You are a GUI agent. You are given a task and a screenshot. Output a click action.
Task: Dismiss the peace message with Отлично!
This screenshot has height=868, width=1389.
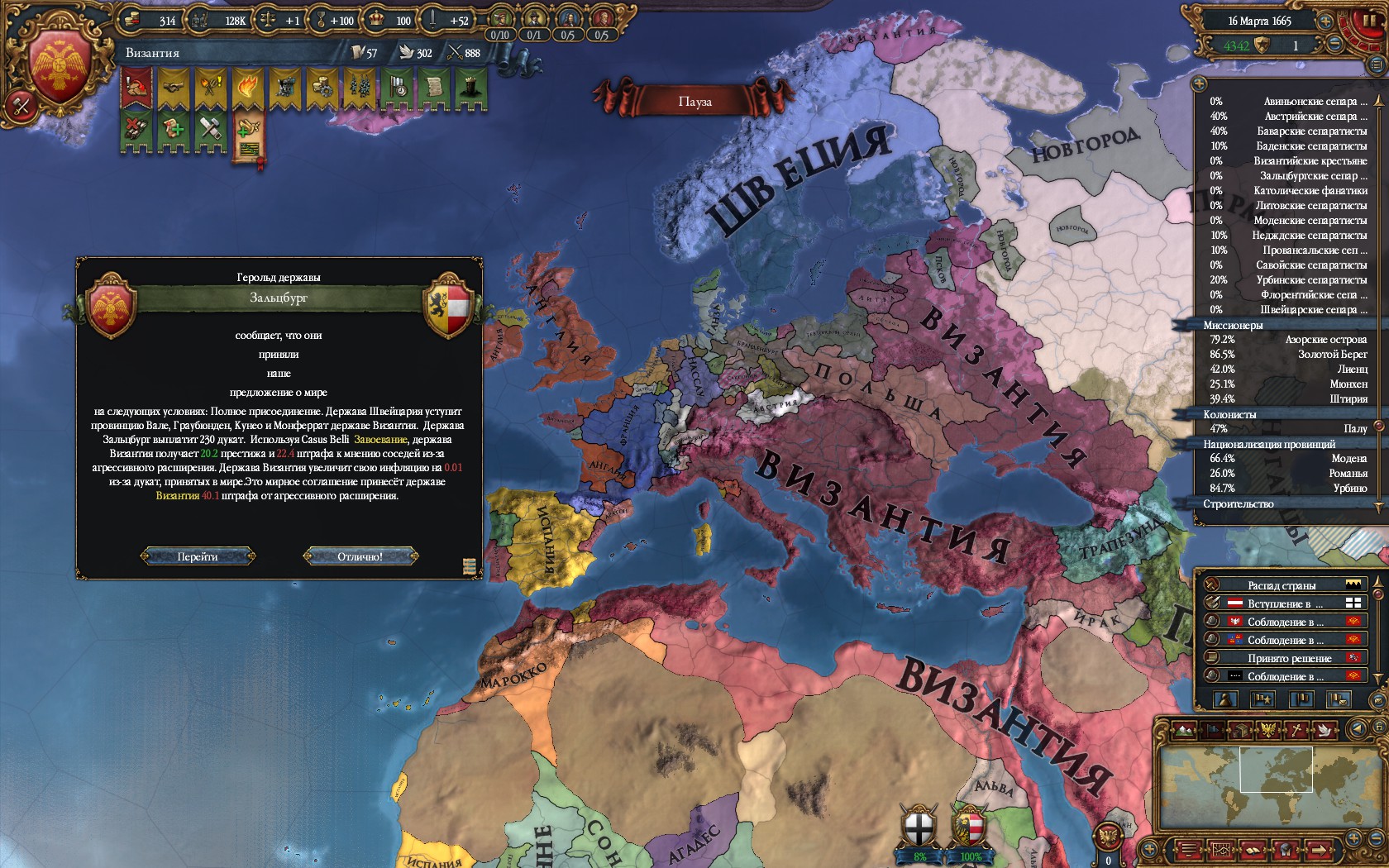coord(360,556)
